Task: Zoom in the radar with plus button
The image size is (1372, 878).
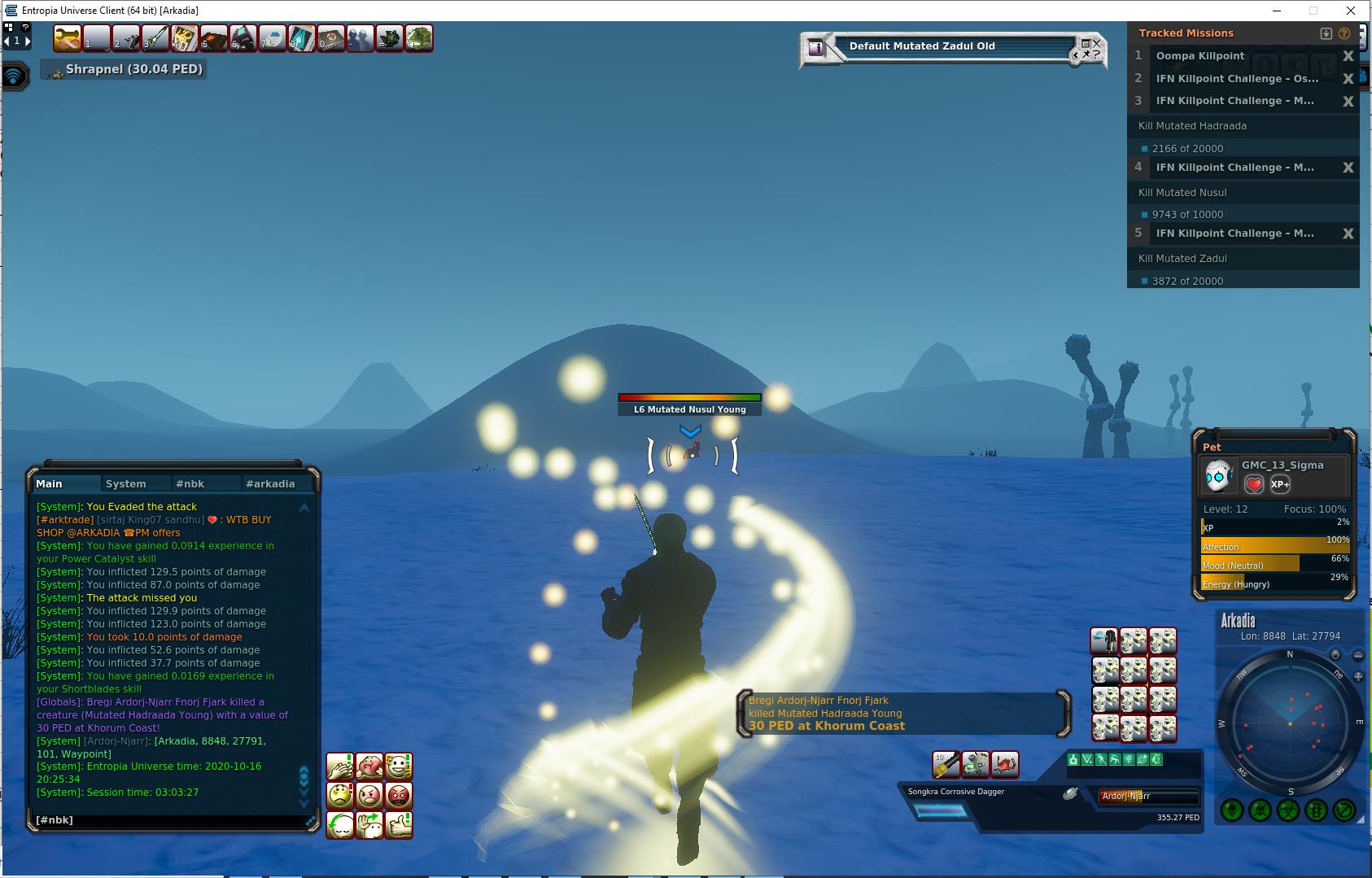Action: 1358,676
